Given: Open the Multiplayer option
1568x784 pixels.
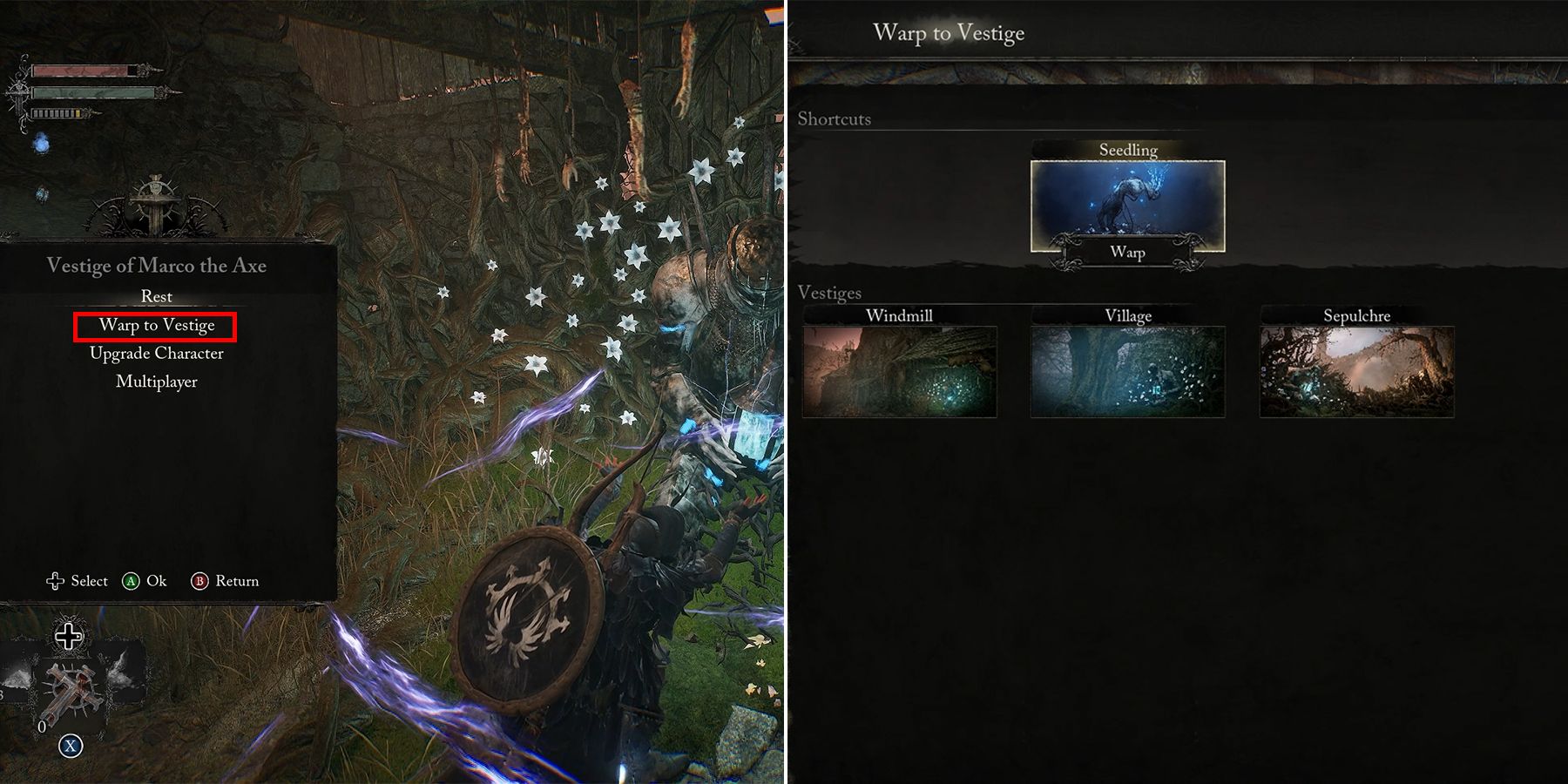Looking at the screenshot, I should coord(157,382).
